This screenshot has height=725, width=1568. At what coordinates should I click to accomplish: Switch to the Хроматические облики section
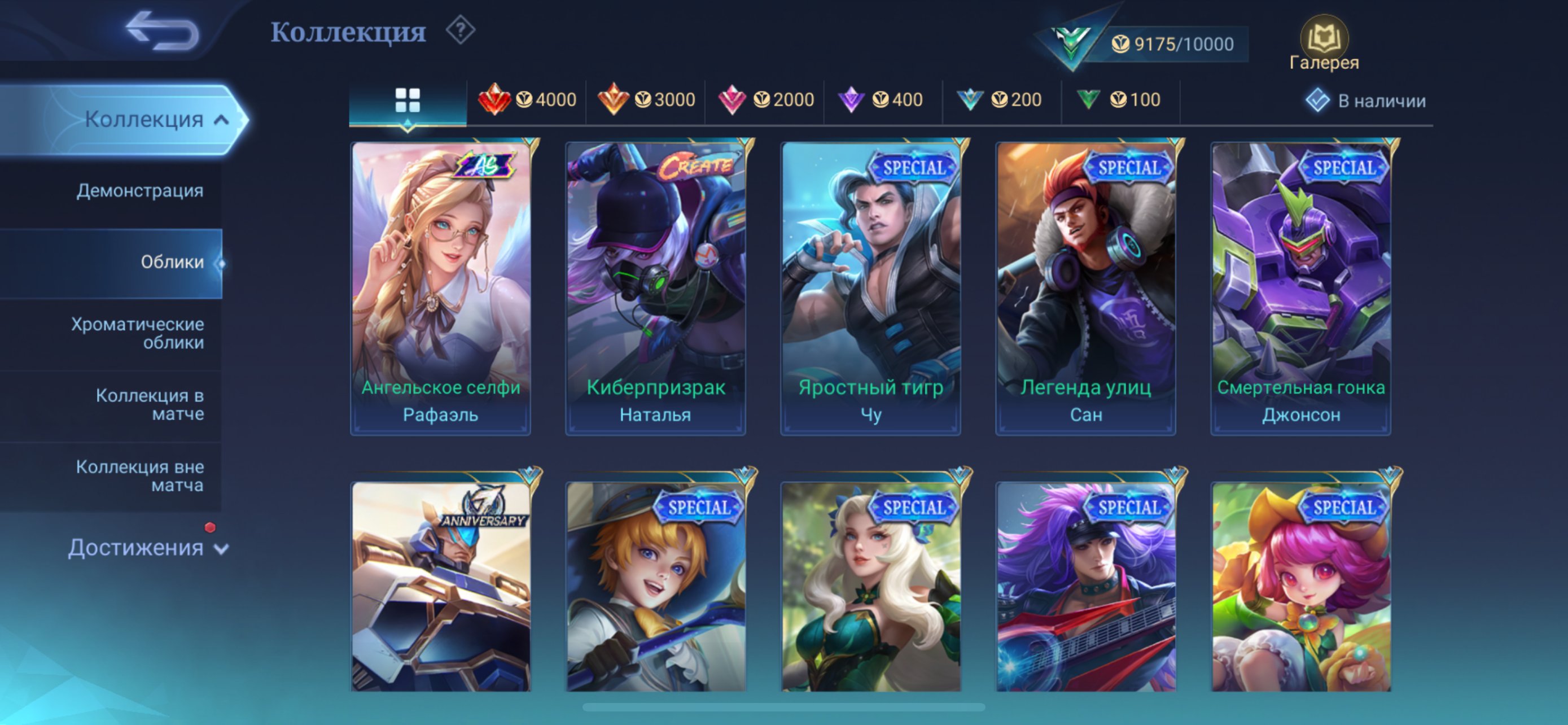pos(139,334)
